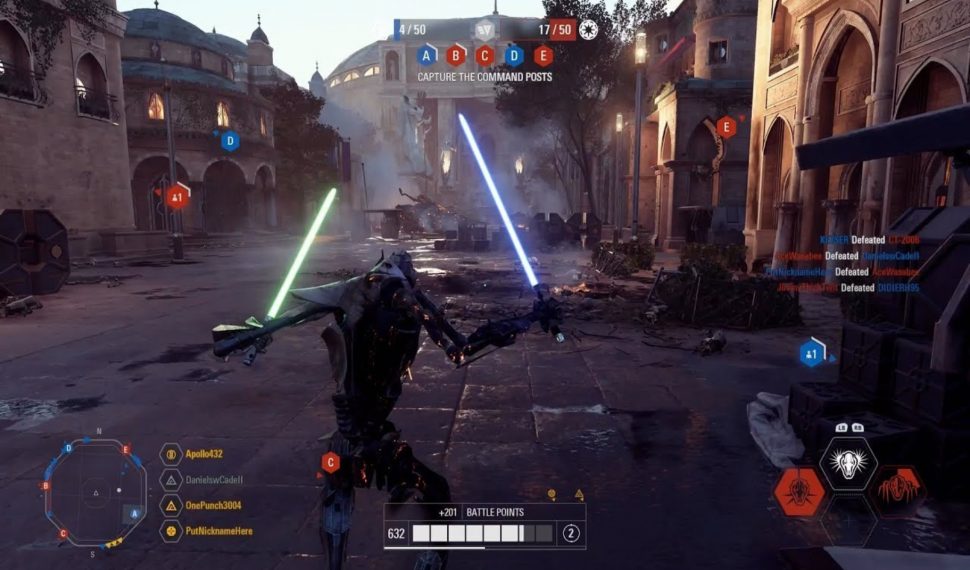
Task: Click the Galactic Republic faction emblem
Action: (x=588, y=31)
